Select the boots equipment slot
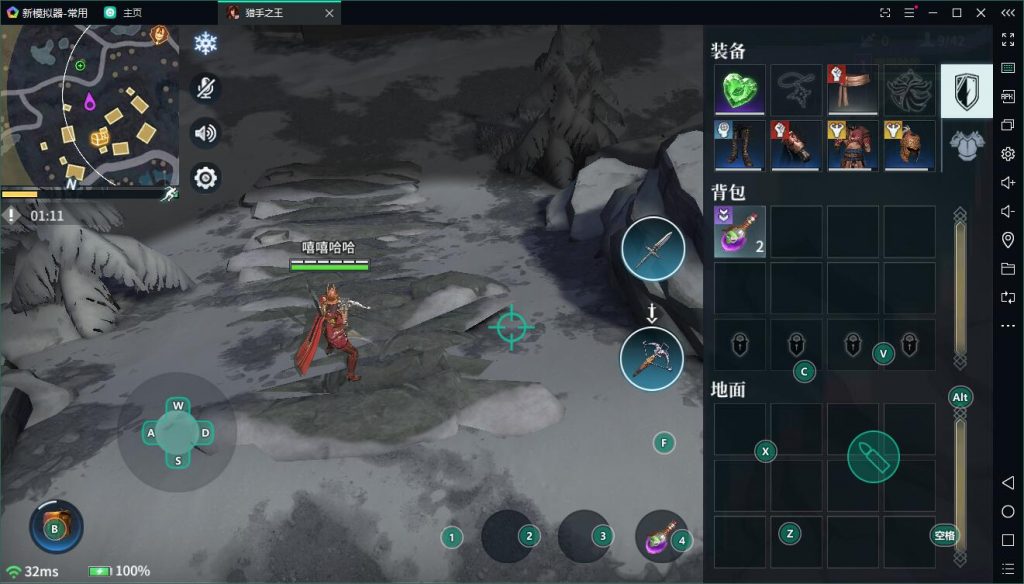Screen dimensions: 1024x584 point(740,146)
